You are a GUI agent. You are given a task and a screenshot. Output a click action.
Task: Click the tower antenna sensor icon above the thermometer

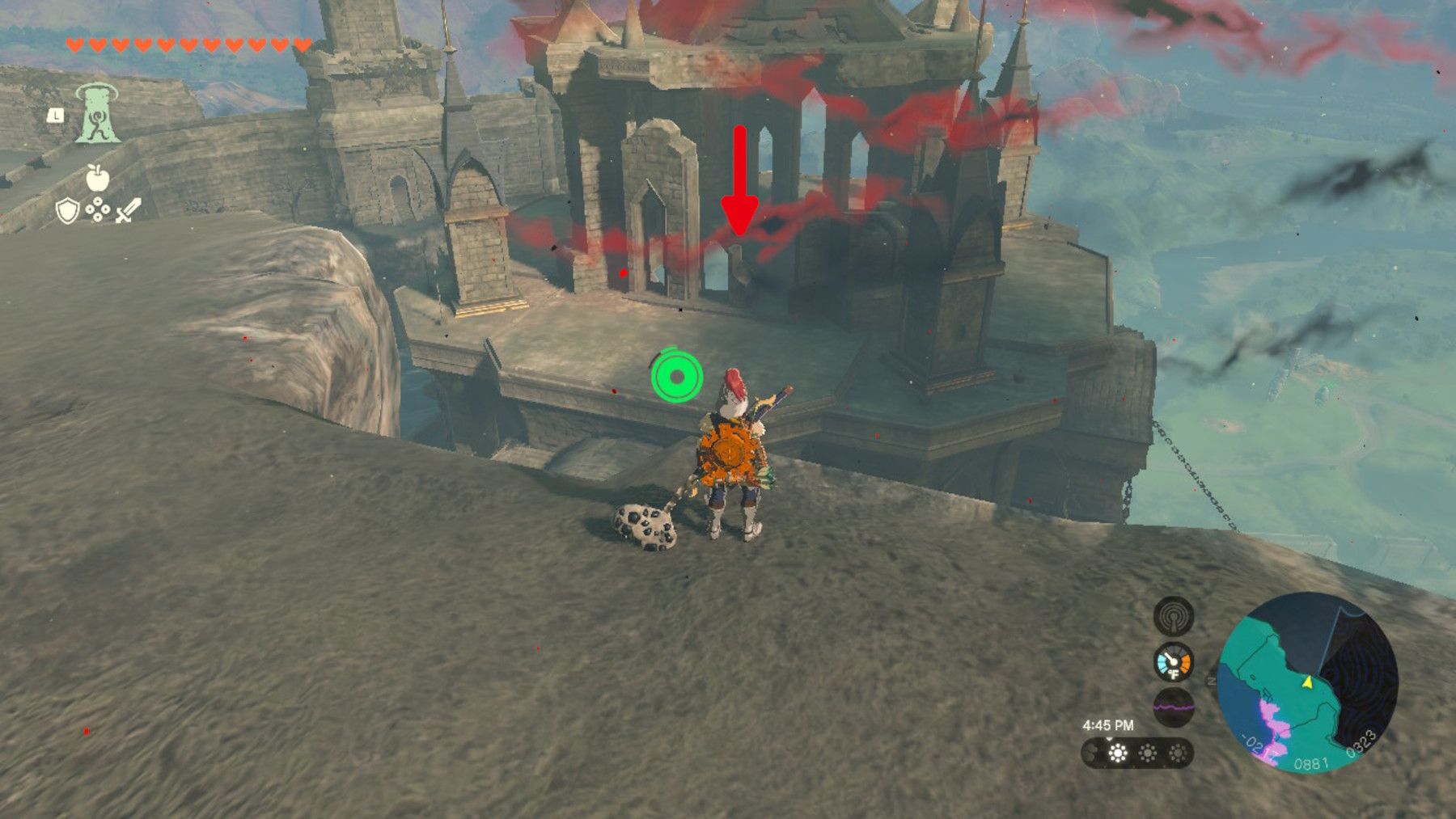coord(1173,617)
